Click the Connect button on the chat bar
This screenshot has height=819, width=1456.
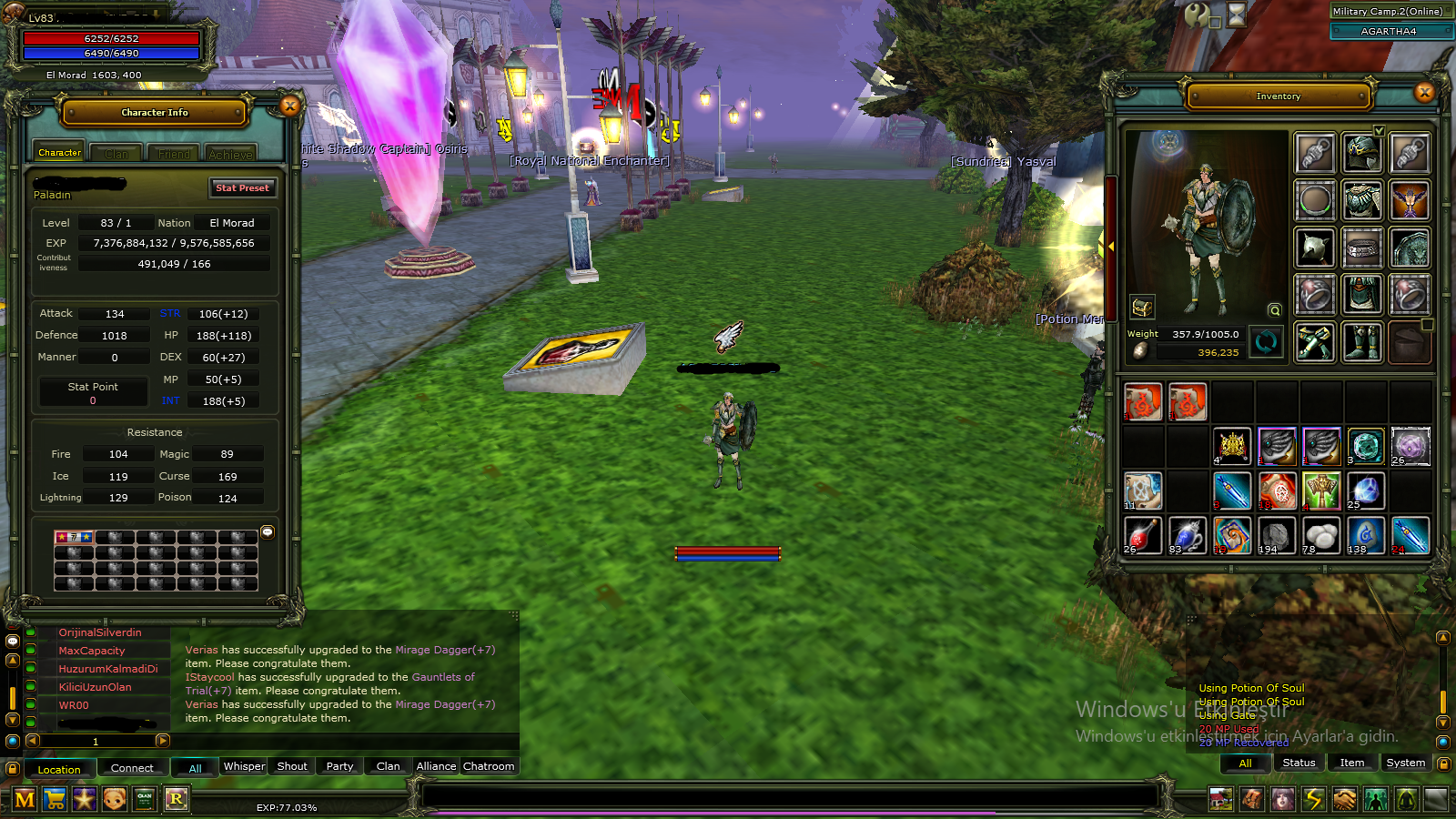[x=133, y=768]
